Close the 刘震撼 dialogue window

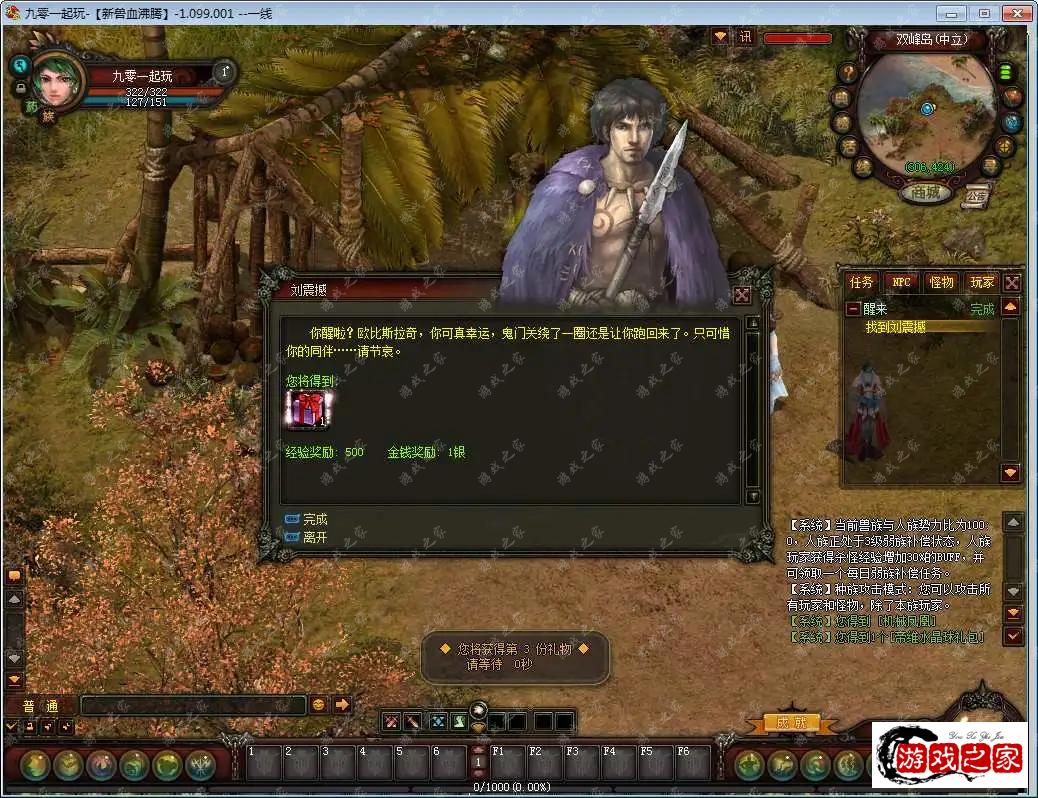742,294
